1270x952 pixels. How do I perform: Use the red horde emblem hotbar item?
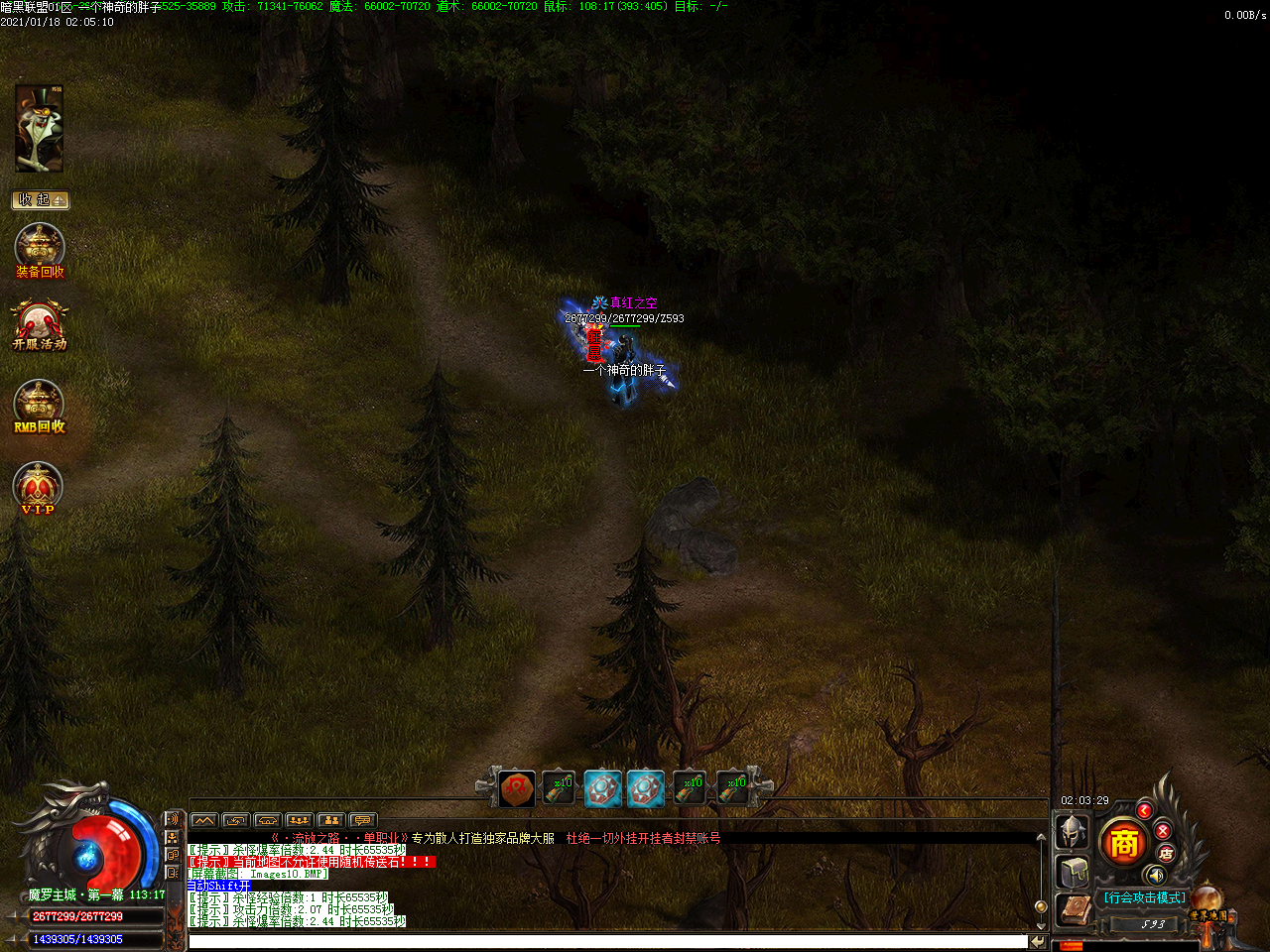517,788
